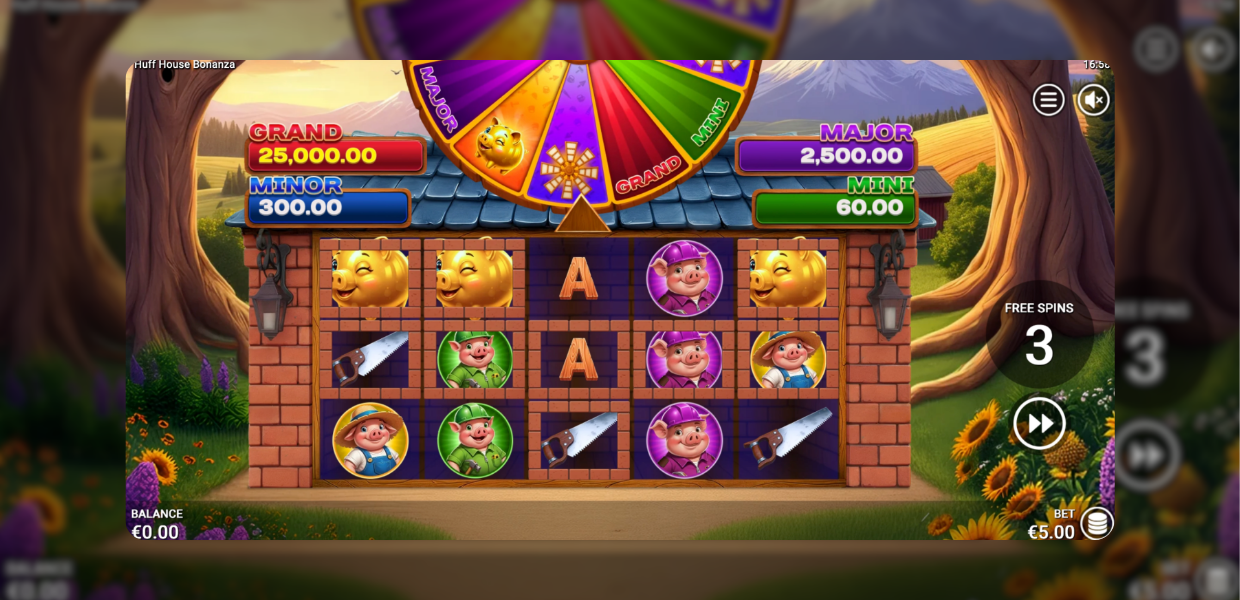
Task: Toggle the muted sound speaker icon
Action: click(x=1093, y=100)
